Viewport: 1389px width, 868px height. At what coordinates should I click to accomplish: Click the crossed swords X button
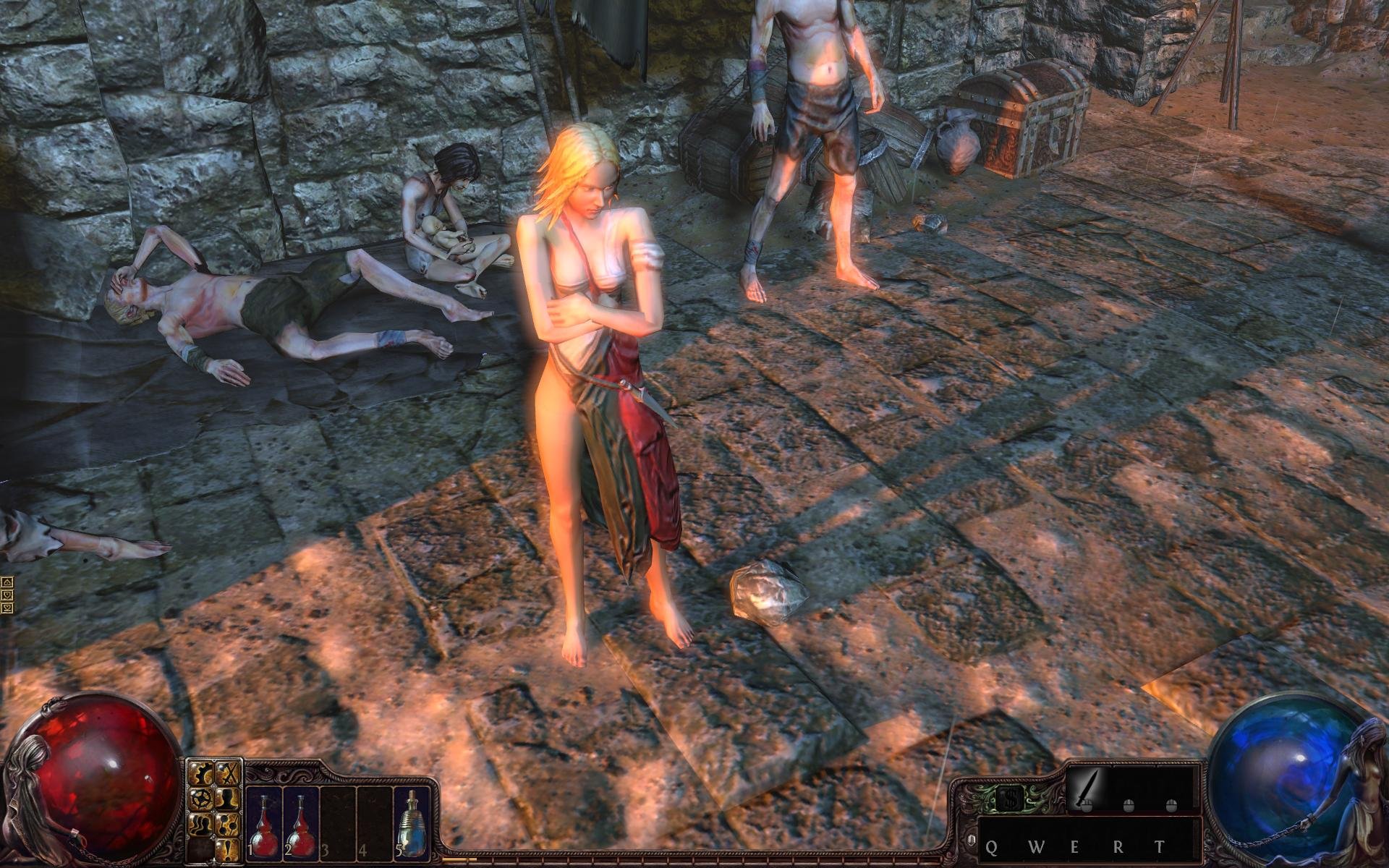(227, 773)
